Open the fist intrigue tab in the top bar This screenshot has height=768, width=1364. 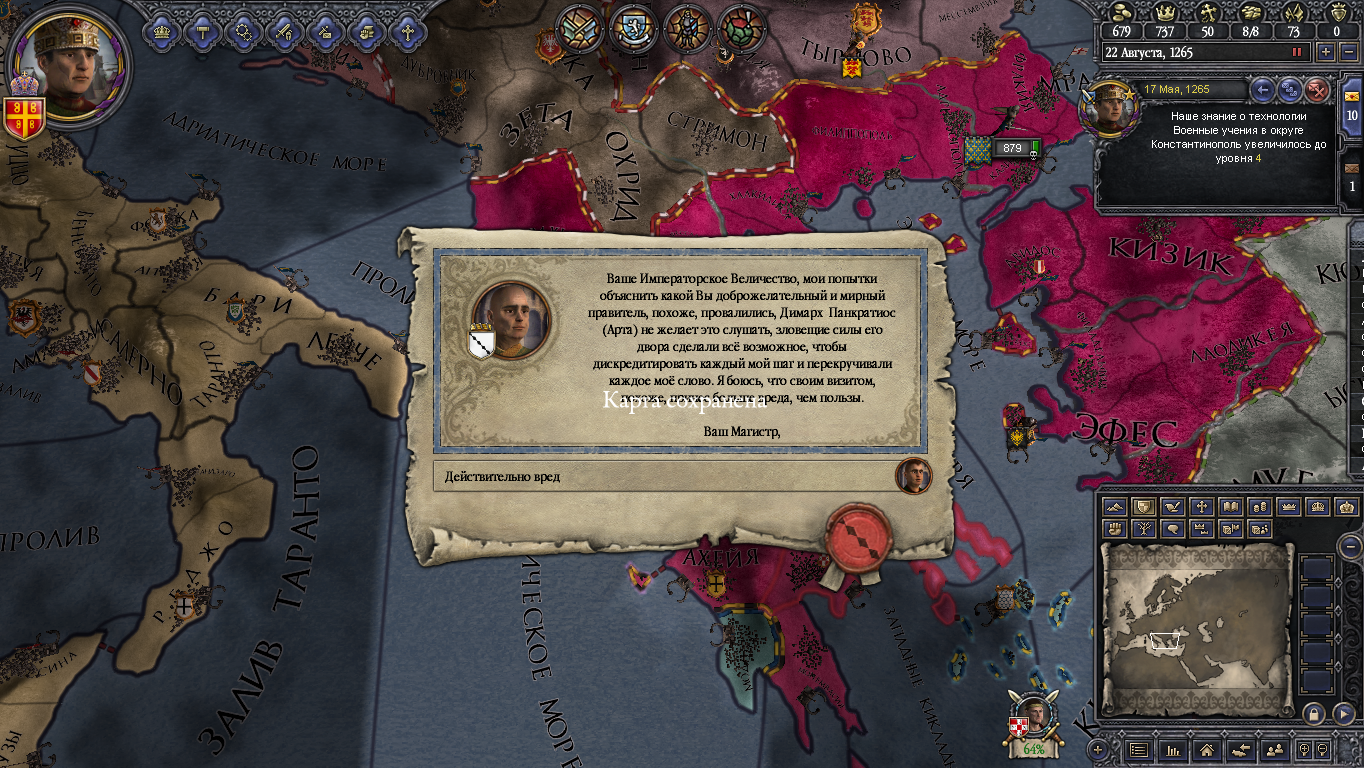366,31
